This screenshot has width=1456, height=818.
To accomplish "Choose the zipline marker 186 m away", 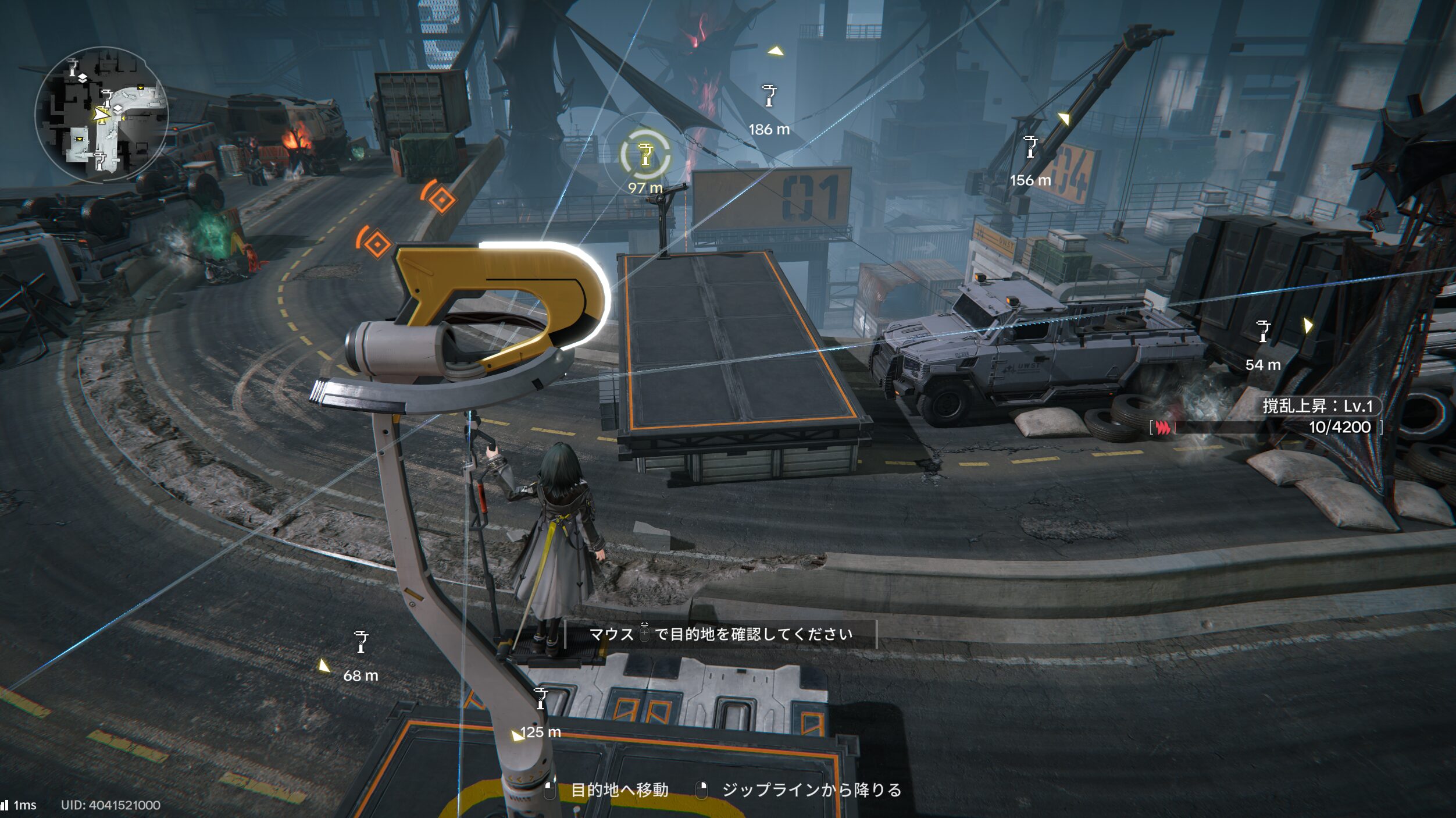I will pyautogui.click(x=769, y=96).
